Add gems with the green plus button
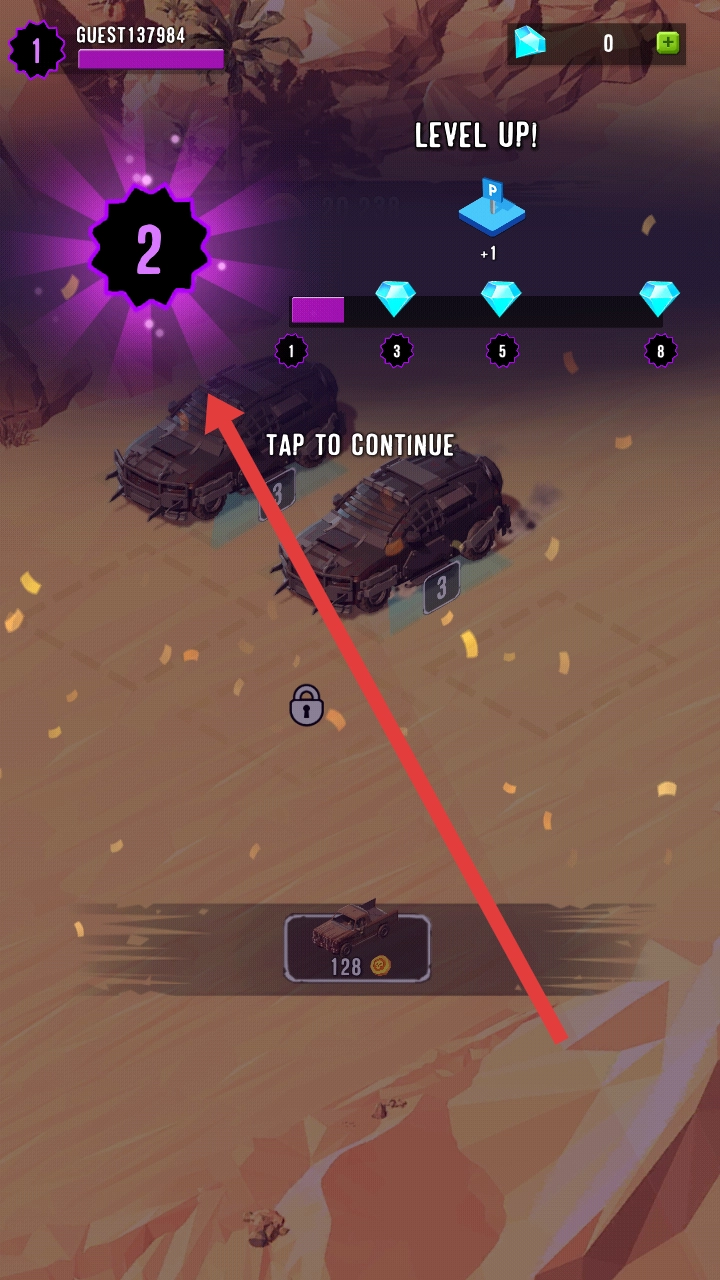 [667, 43]
